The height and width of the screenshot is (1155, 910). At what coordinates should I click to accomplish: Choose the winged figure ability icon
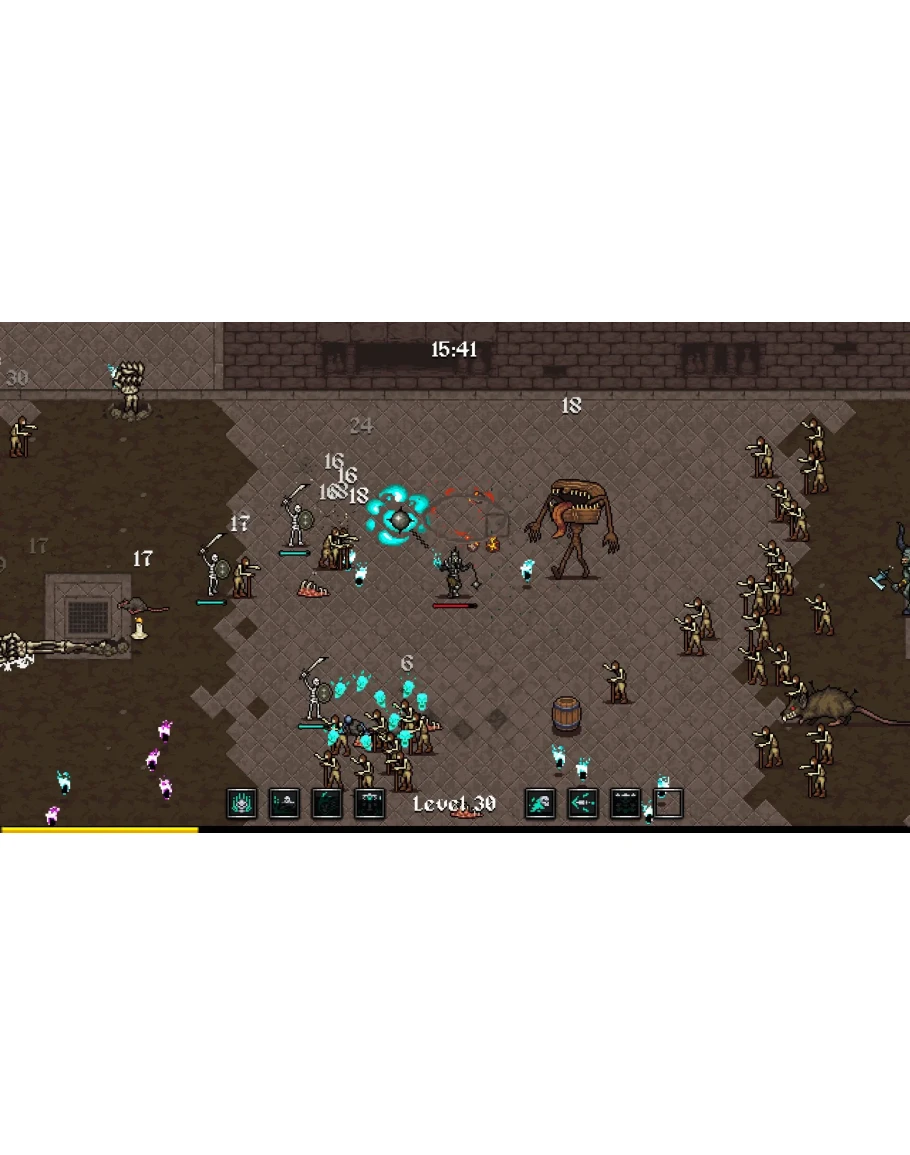click(x=369, y=803)
